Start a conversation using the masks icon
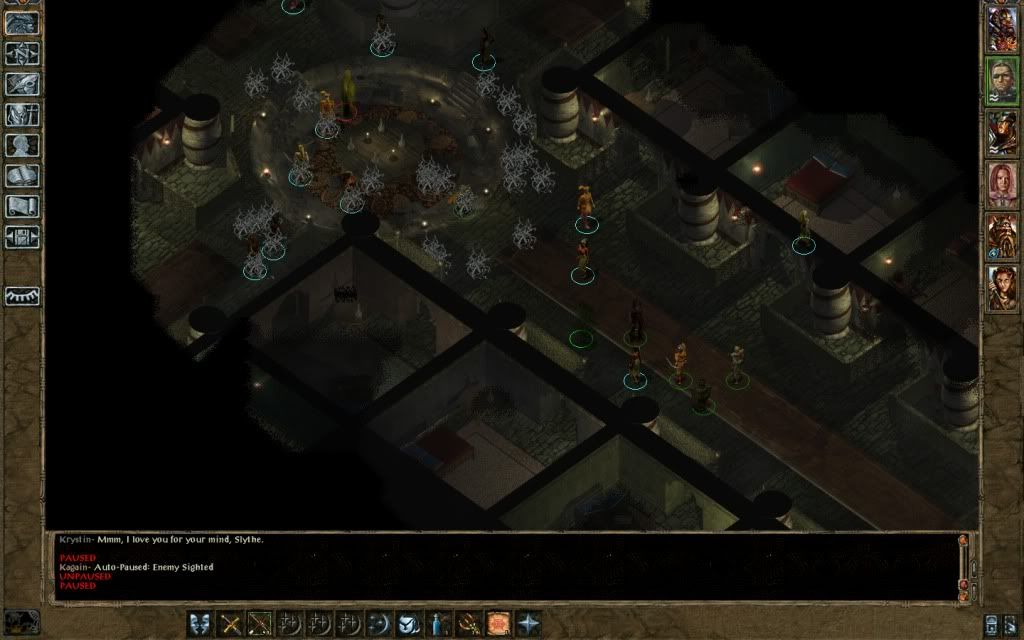 [x=202, y=624]
